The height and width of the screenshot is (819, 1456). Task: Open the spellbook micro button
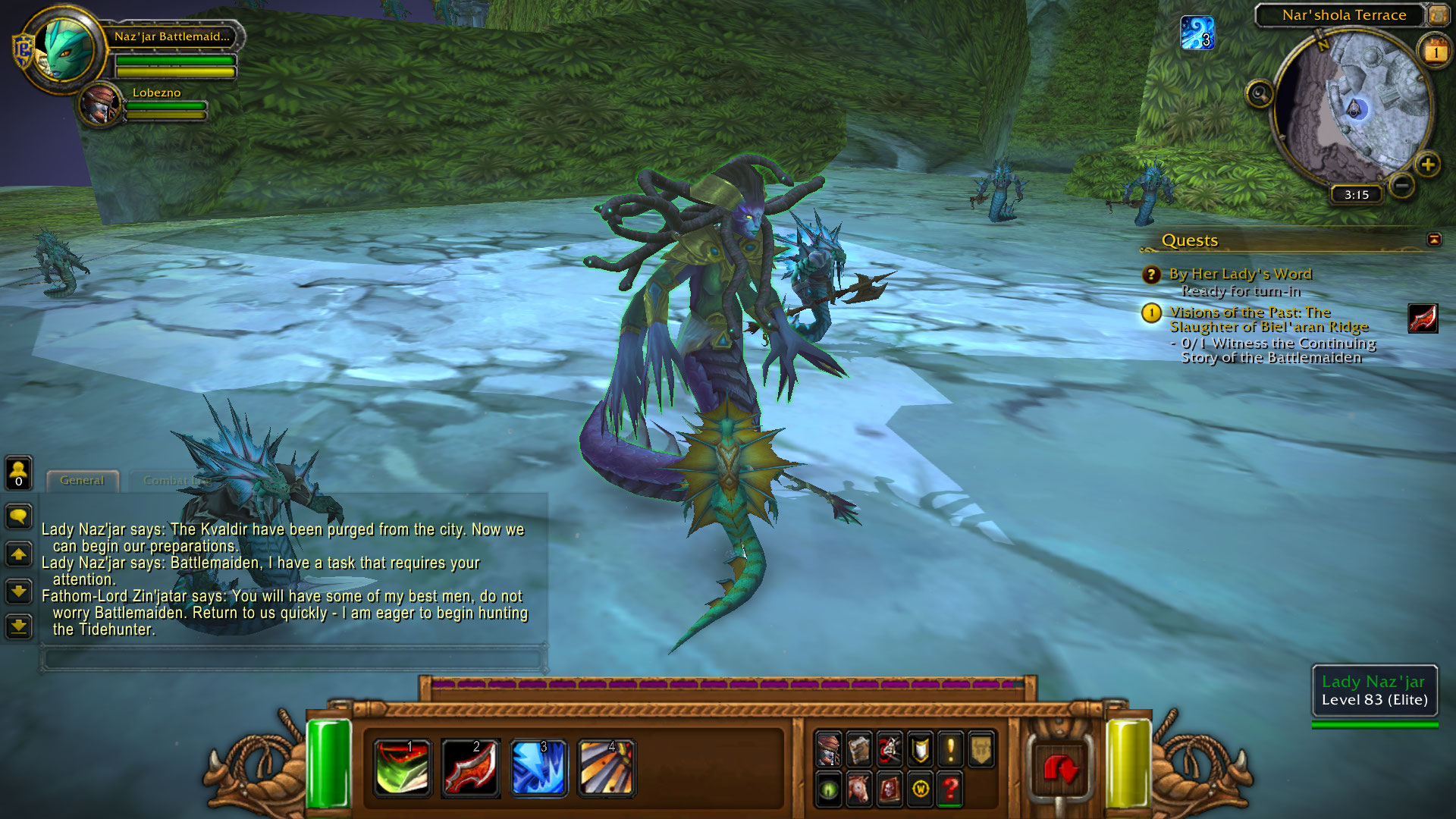coord(859,749)
